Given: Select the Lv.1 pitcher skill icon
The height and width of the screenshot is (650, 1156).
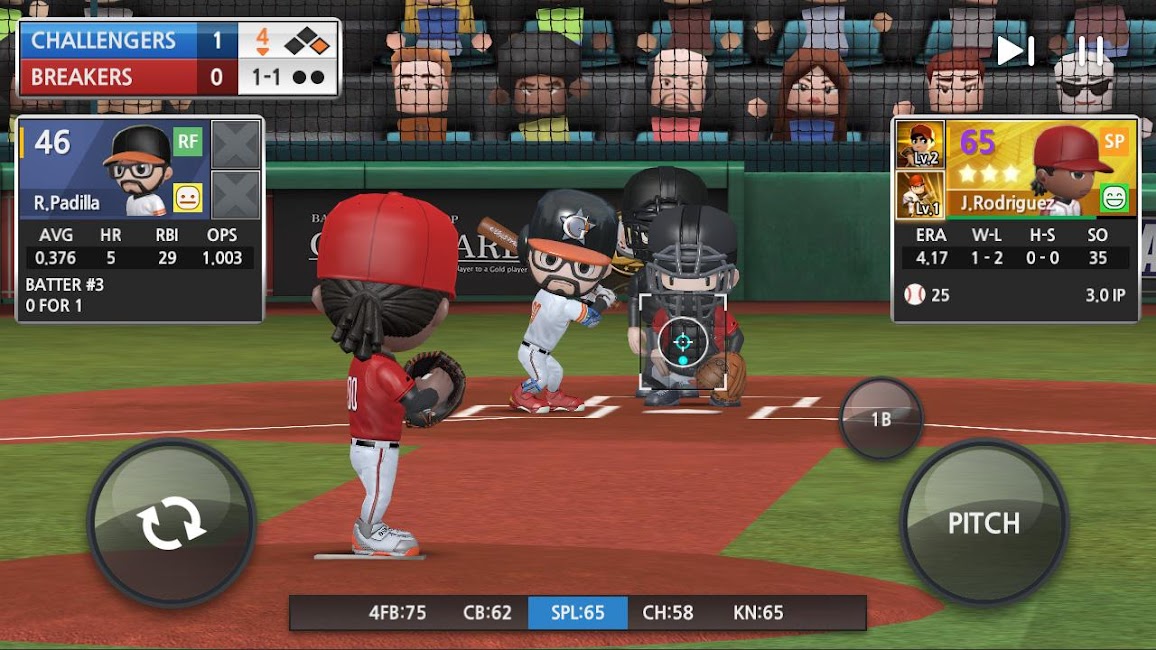Looking at the screenshot, I should 919,194.
